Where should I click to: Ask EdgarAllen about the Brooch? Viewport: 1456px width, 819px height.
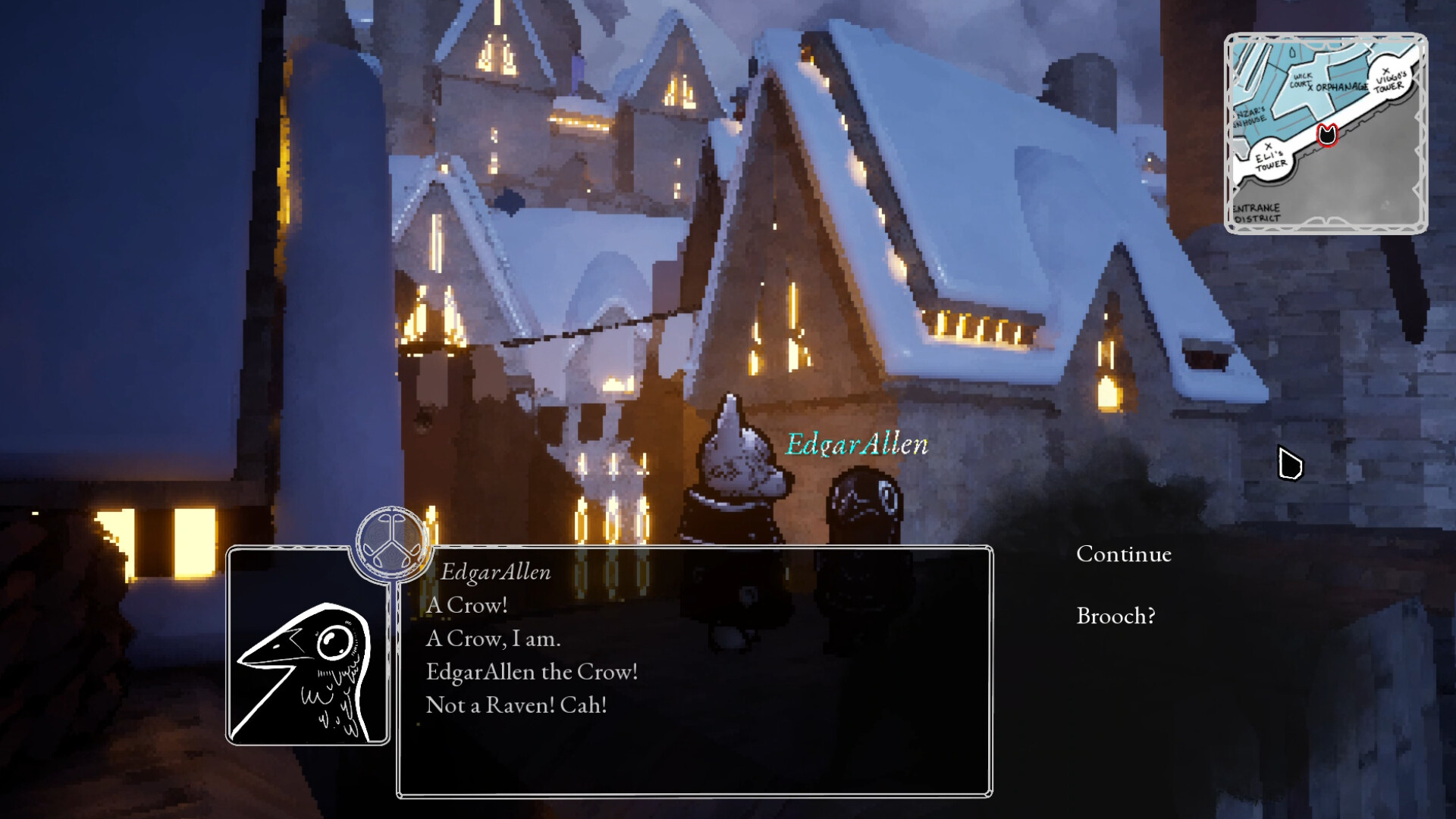[x=1116, y=616]
